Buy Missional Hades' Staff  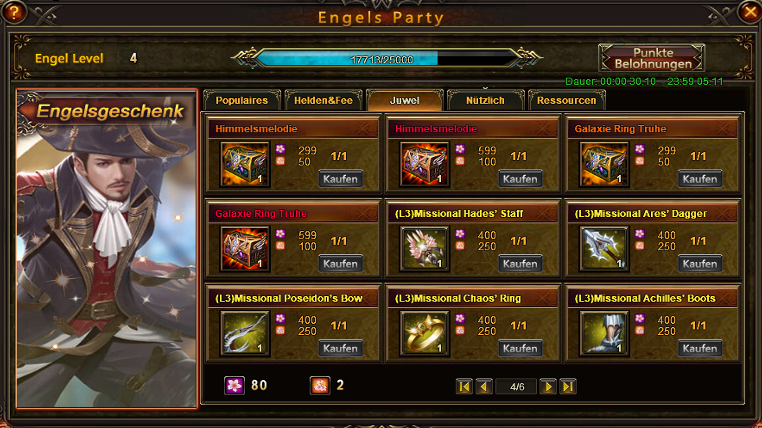click(520, 264)
